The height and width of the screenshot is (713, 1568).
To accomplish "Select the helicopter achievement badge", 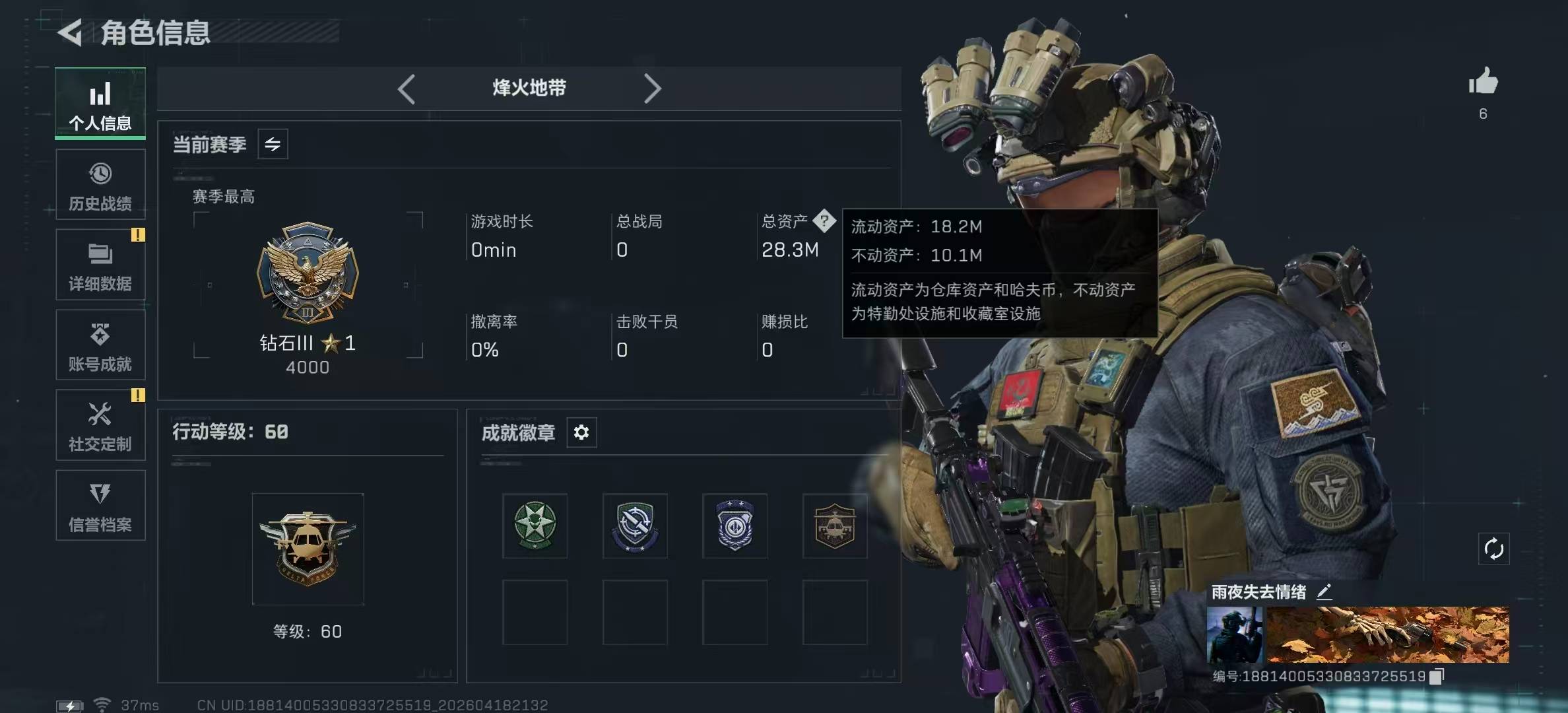I will click(x=835, y=526).
